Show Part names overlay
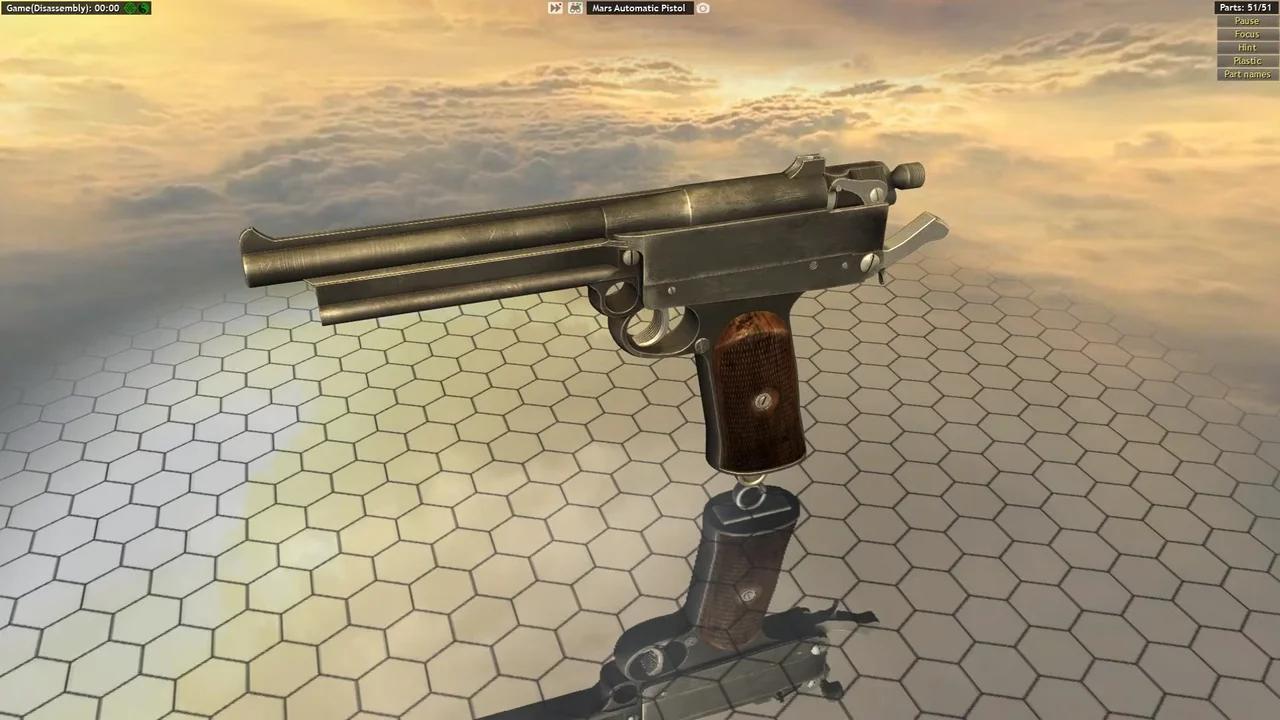The image size is (1280, 720). (1246, 74)
